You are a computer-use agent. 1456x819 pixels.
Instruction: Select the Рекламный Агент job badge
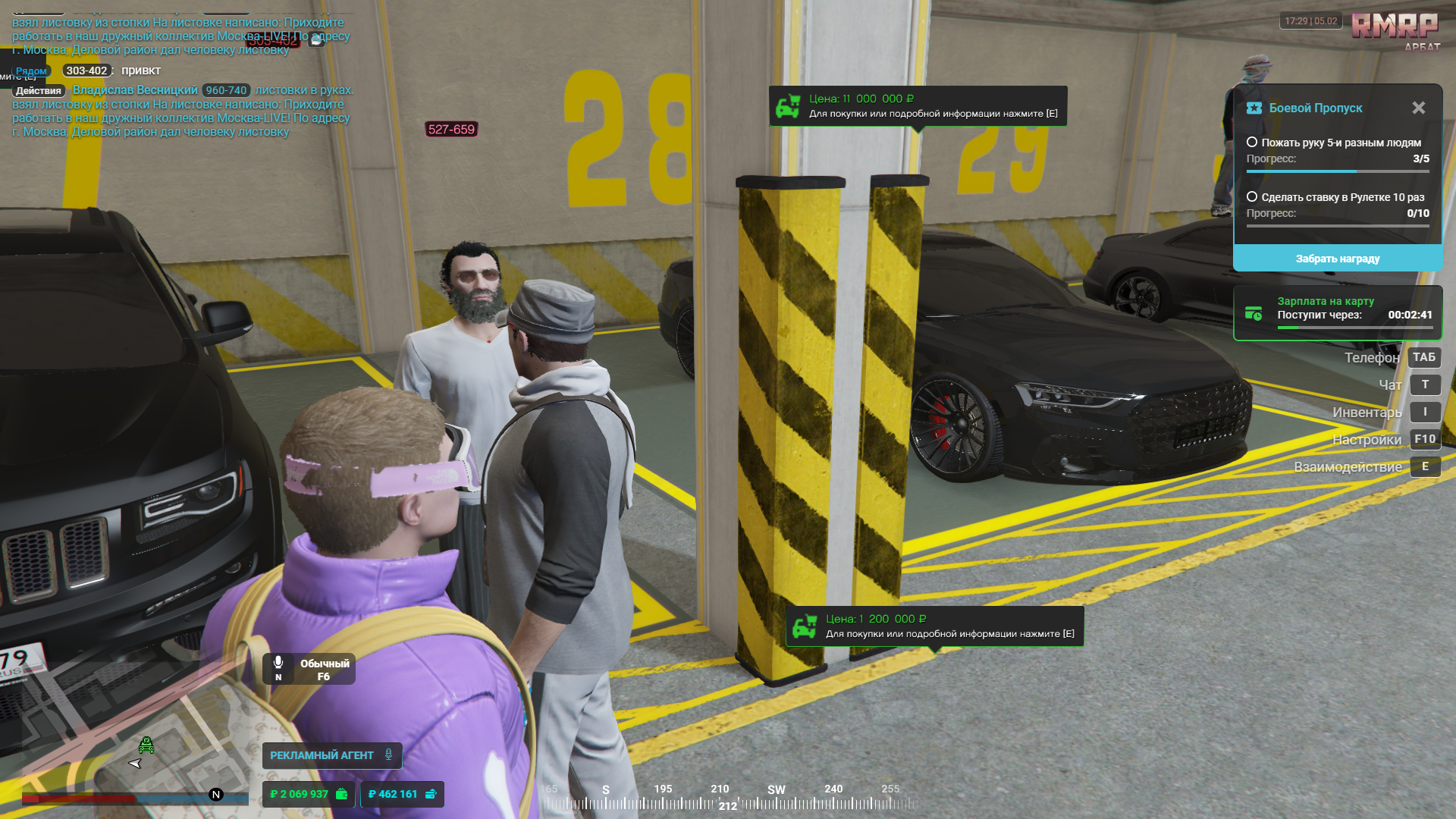(x=331, y=755)
